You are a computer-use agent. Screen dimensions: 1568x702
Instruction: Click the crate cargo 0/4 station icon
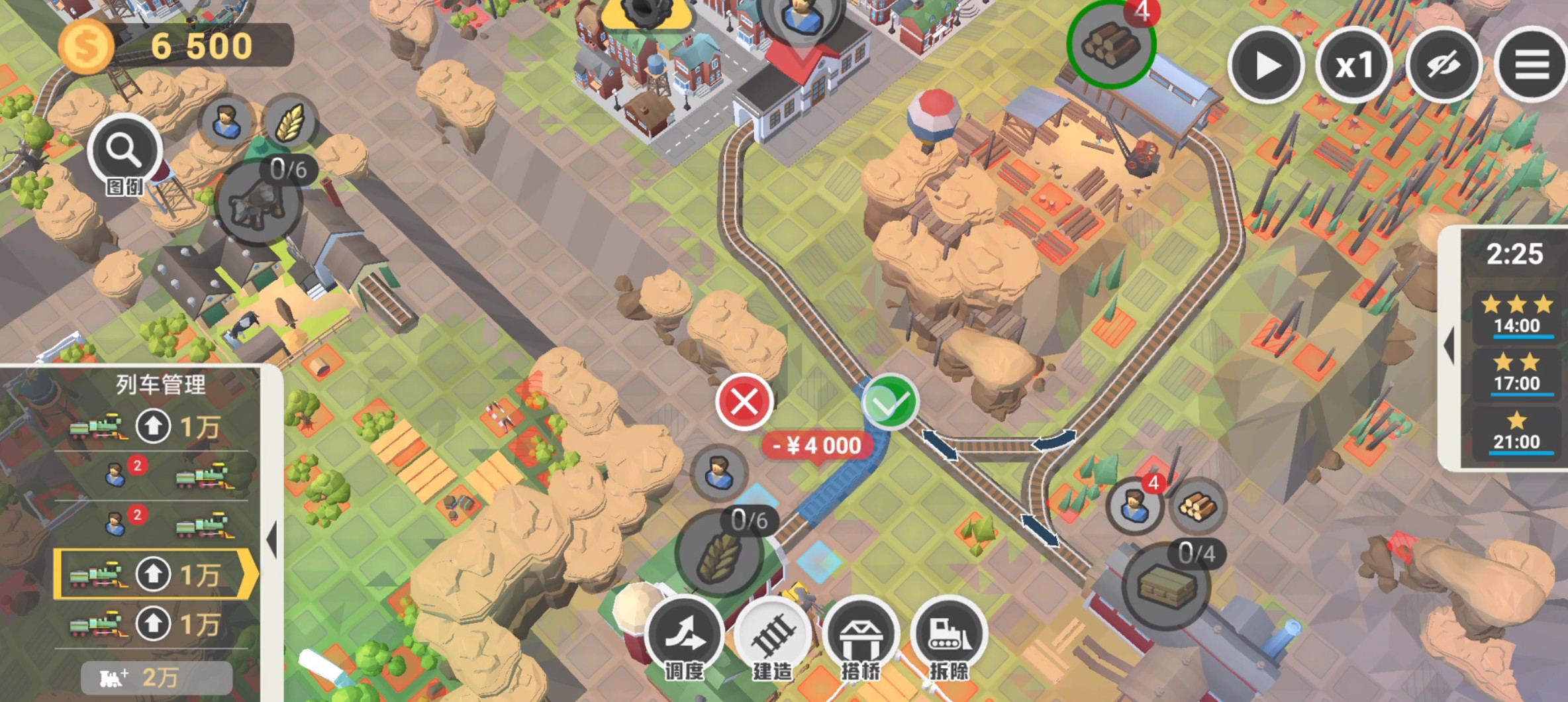tap(1167, 585)
